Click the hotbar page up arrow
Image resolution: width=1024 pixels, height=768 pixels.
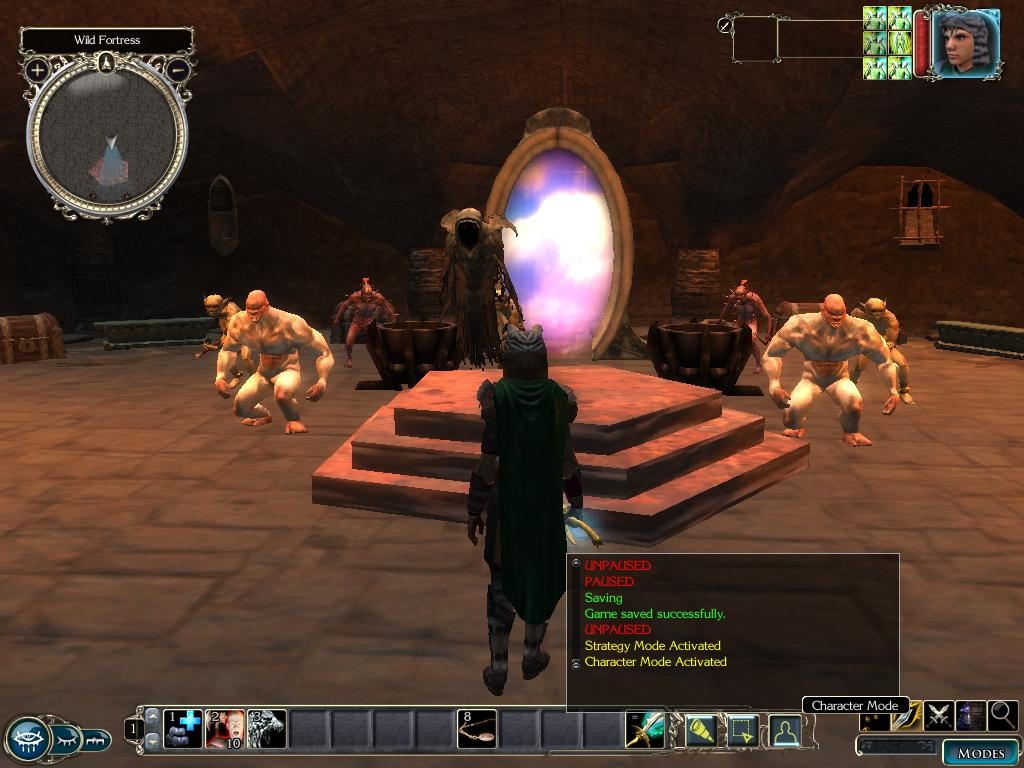coord(153,717)
